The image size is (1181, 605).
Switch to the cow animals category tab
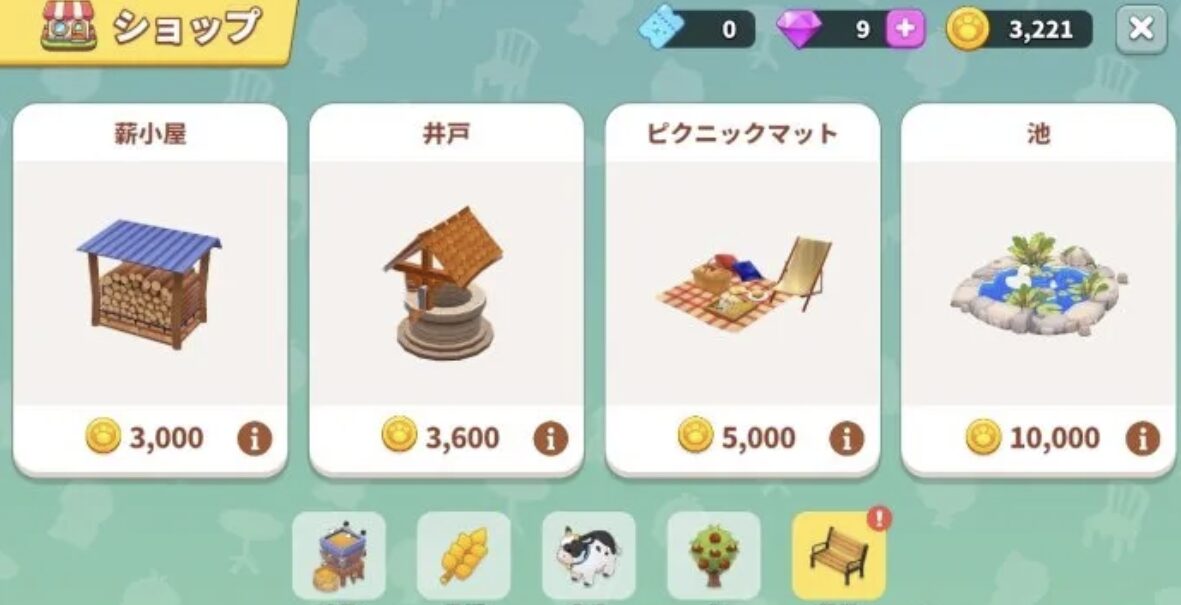click(x=588, y=555)
